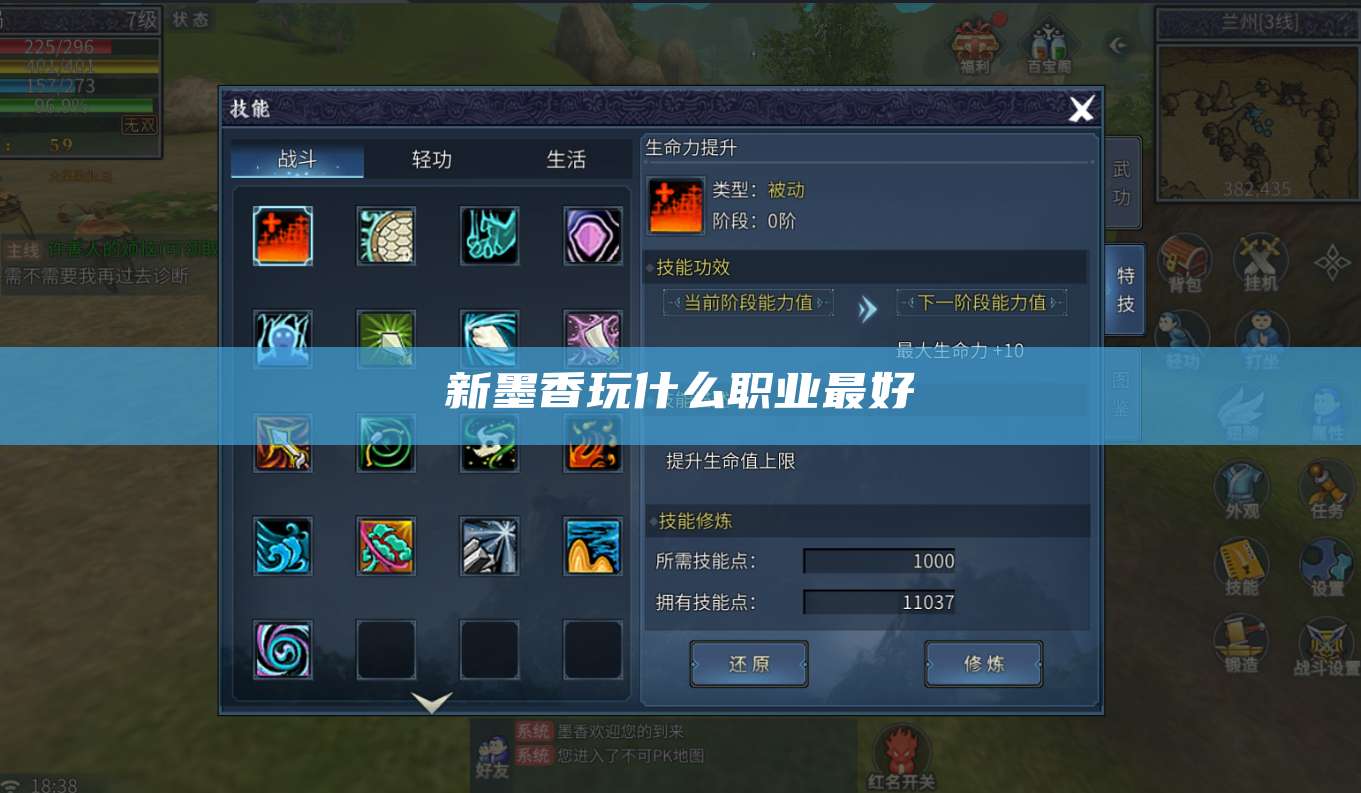This screenshot has width=1361, height=793.
Task: Open the 下一阶段能力值 dropdown
Action: click(982, 302)
